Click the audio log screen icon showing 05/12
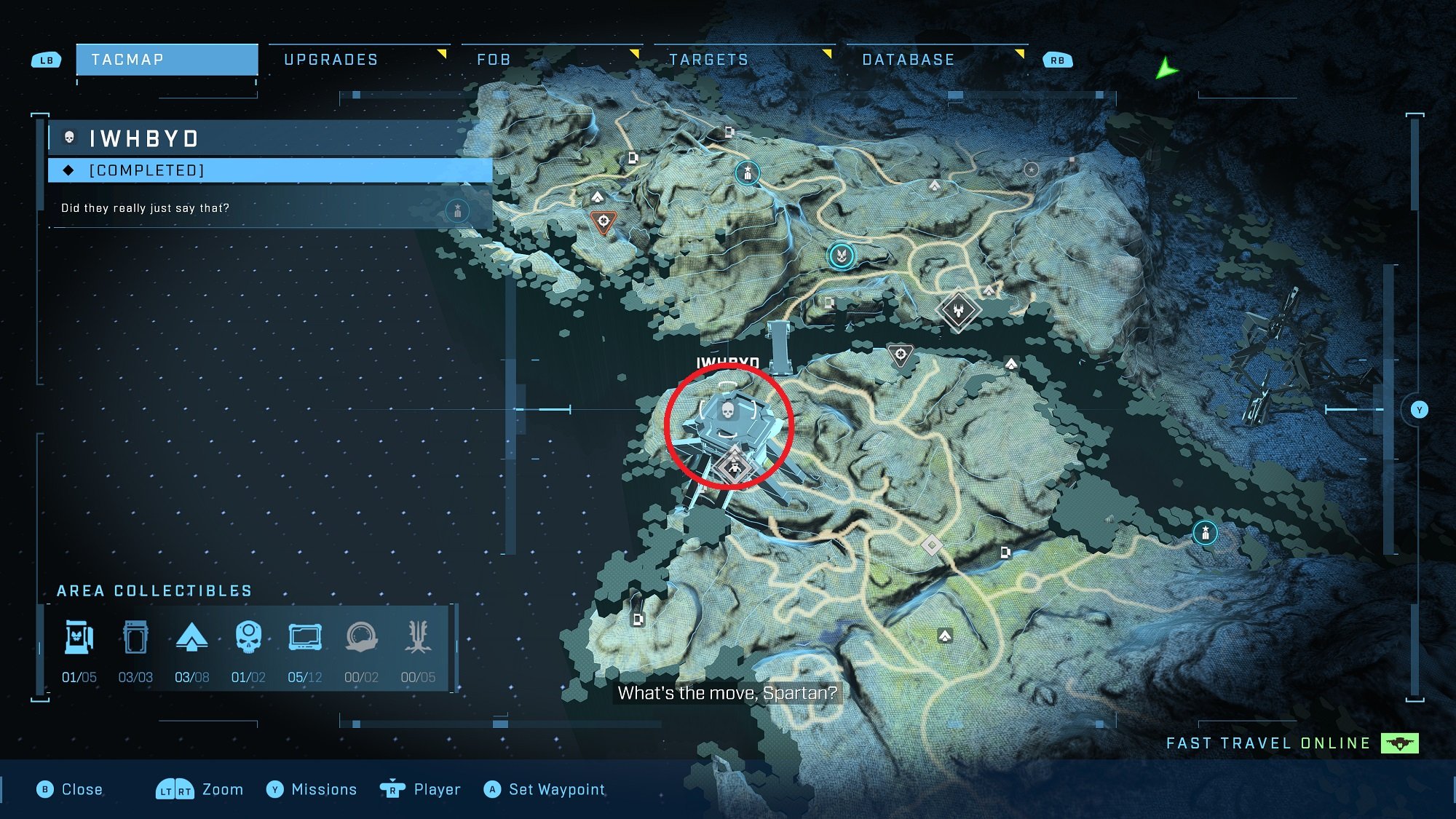 pos(305,638)
